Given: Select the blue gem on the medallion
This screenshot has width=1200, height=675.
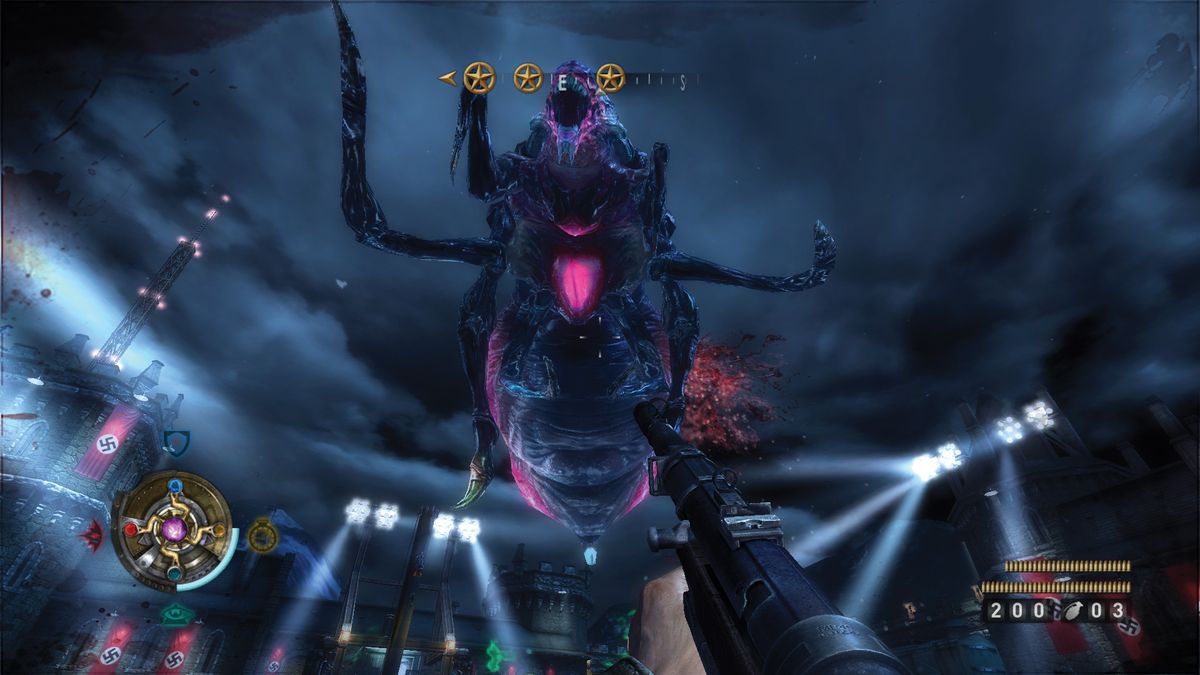Looking at the screenshot, I should (175, 487).
